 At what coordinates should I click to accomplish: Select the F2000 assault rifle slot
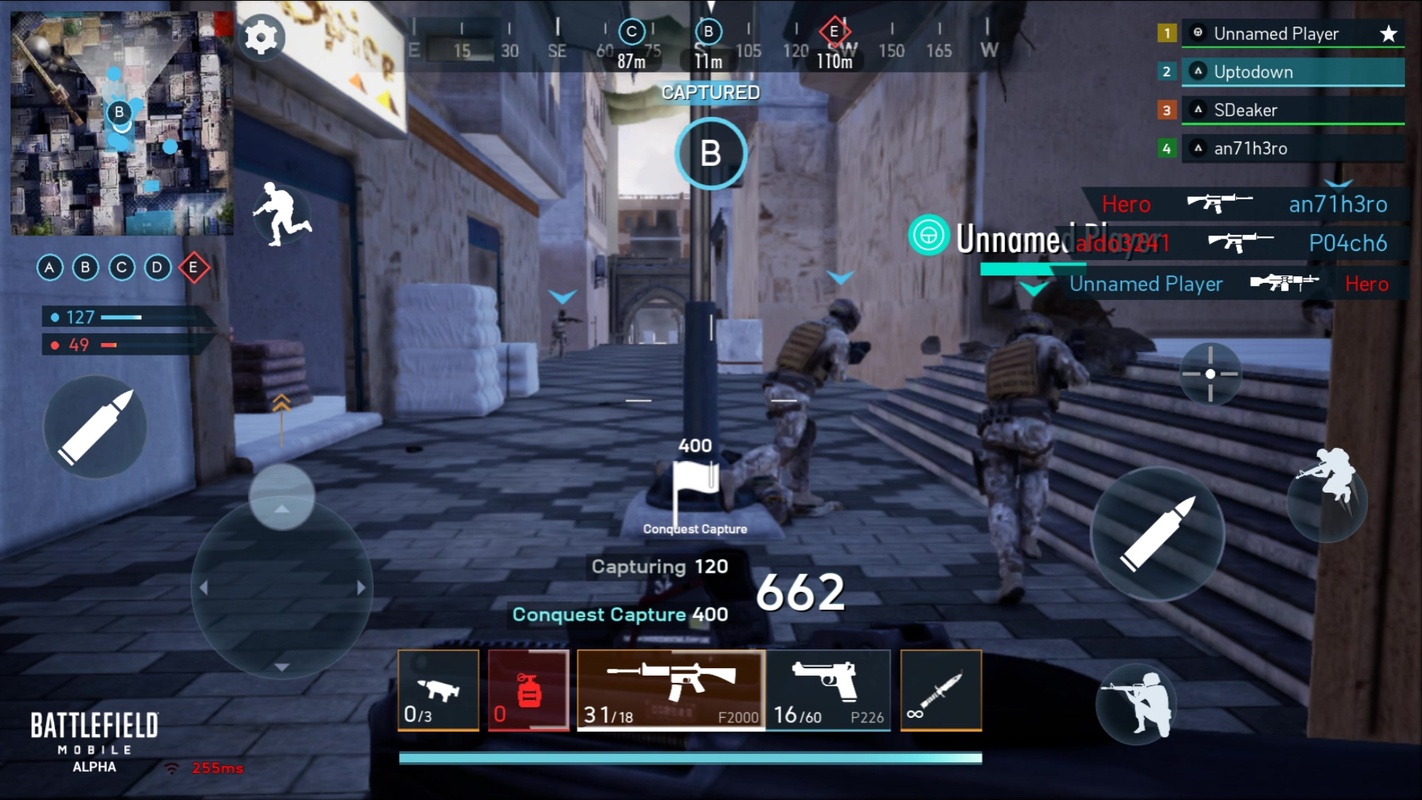tap(671, 689)
